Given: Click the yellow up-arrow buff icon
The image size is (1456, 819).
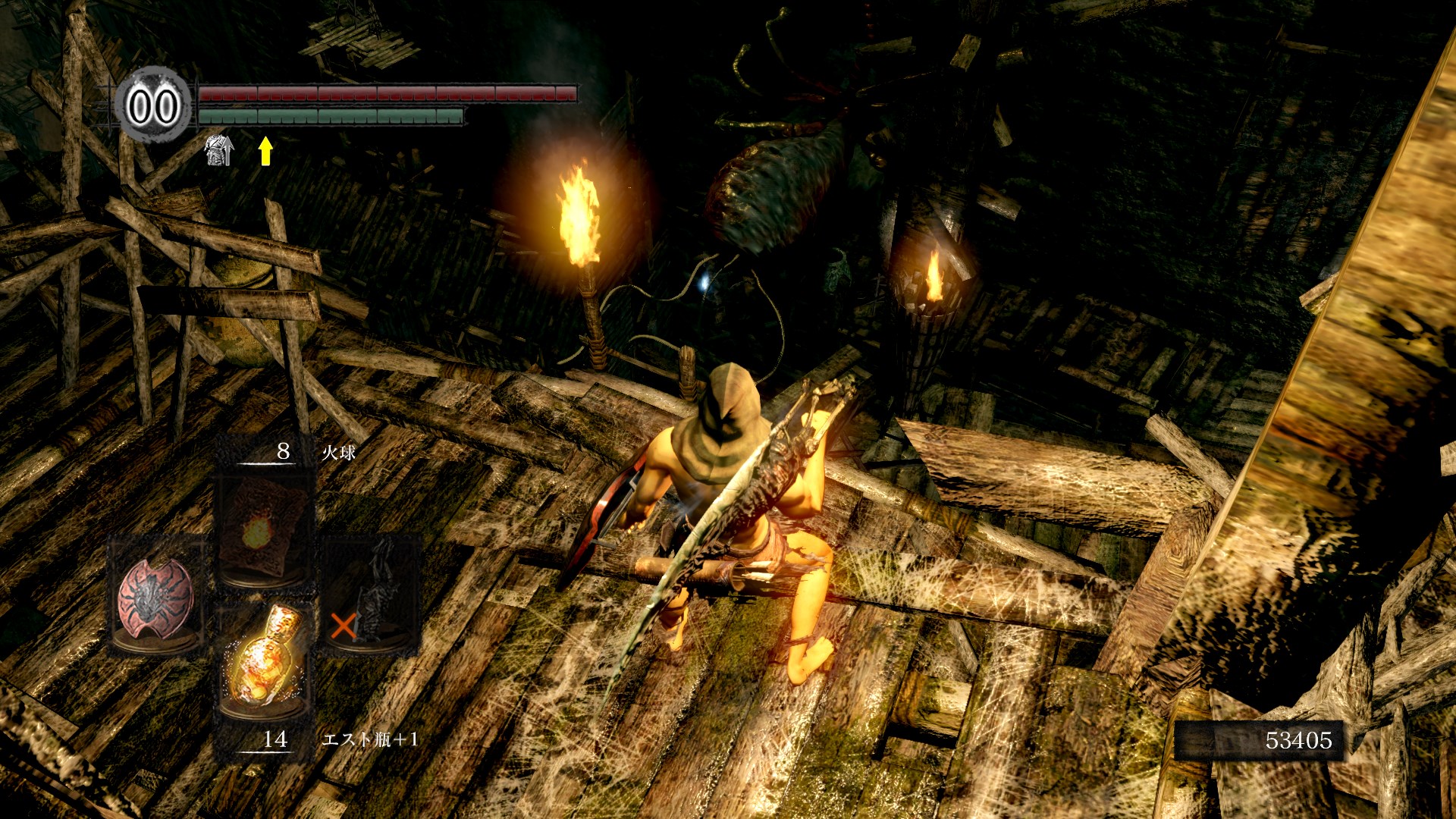Looking at the screenshot, I should 265,151.
